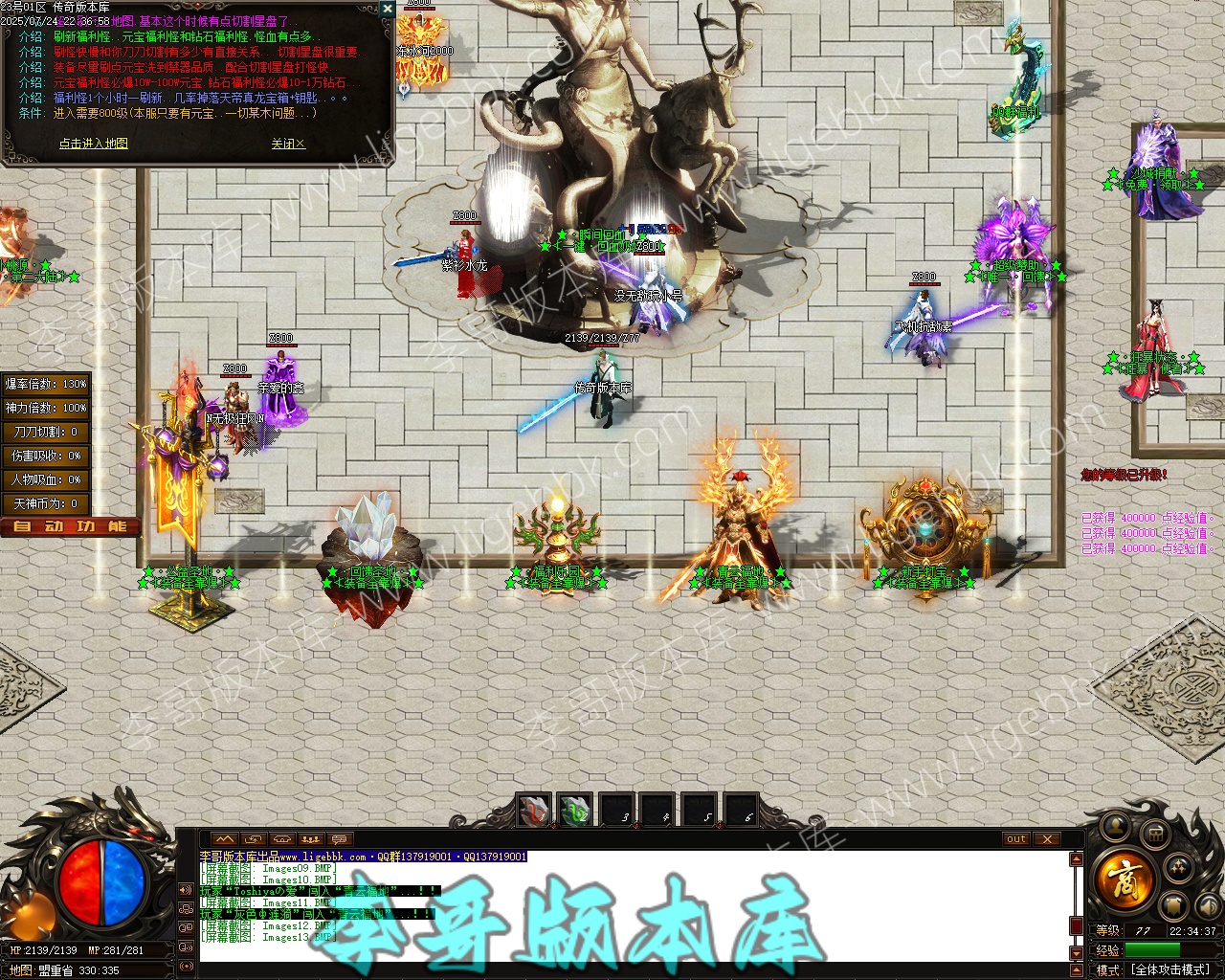Close the chat window with its X button
This screenshot has height=980, width=1225.
pos(1047,839)
